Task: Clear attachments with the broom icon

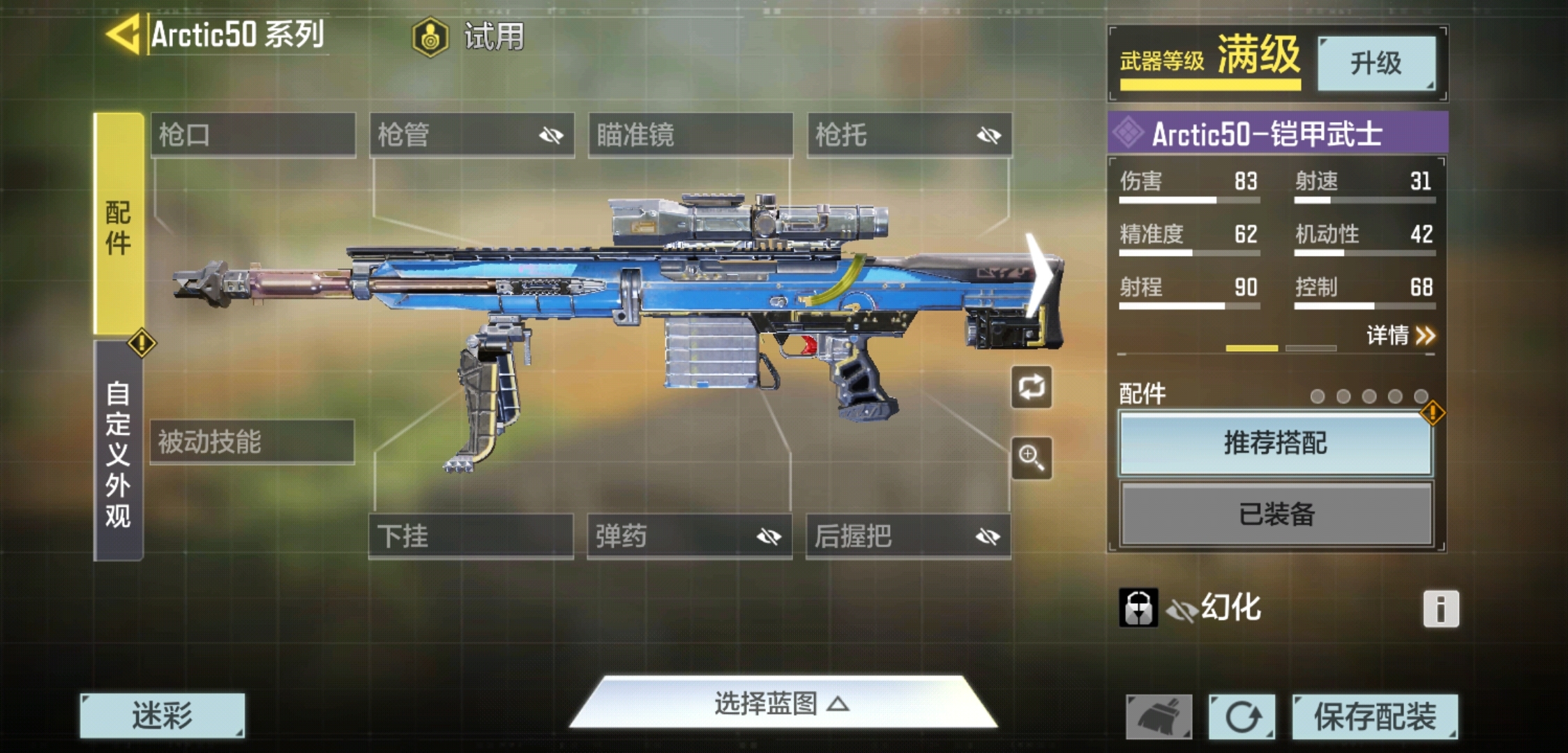Action: point(1159,716)
